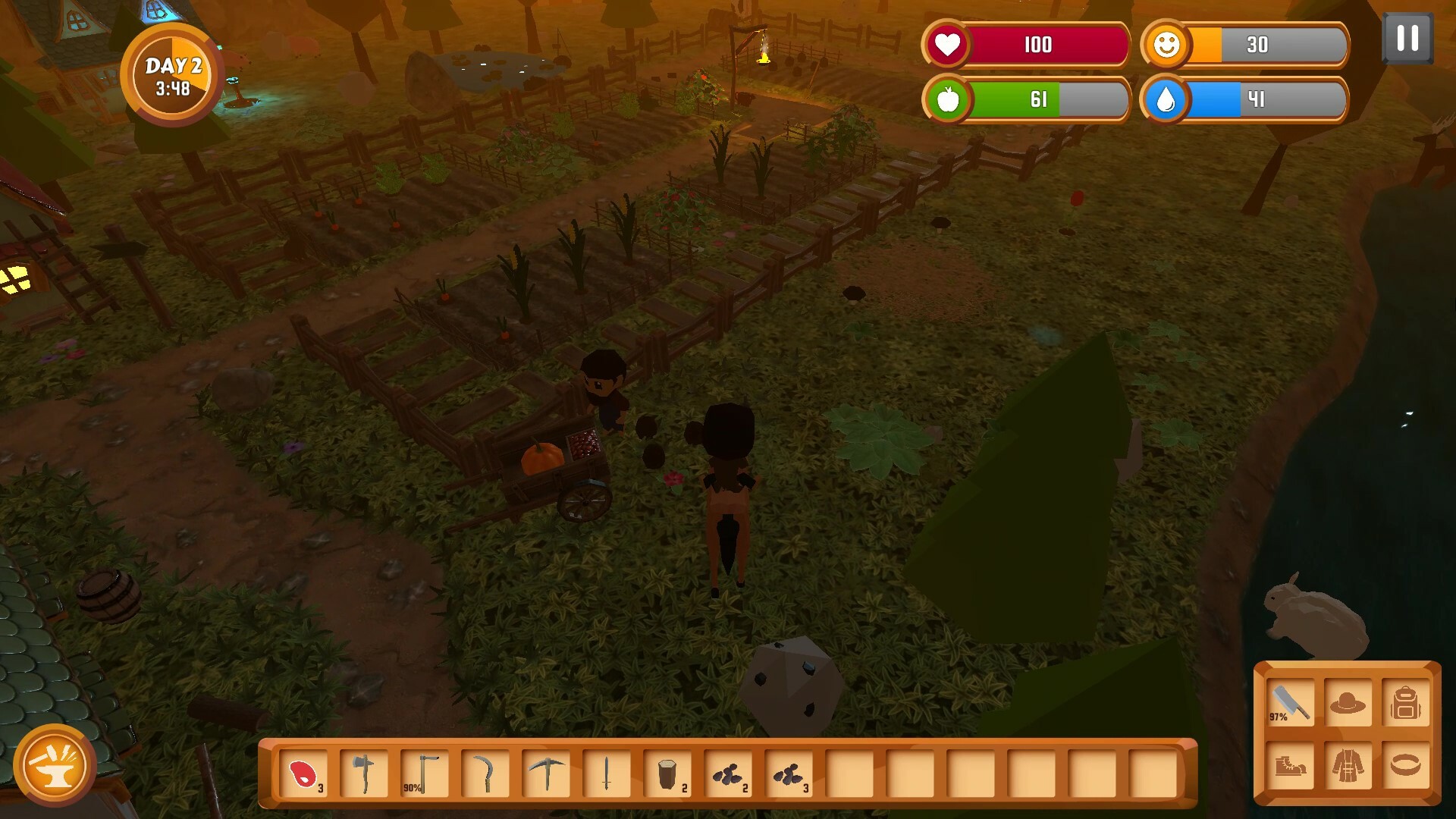Select the boots equipment slot
This screenshot has width=1456, height=819.
coord(1289,766)
